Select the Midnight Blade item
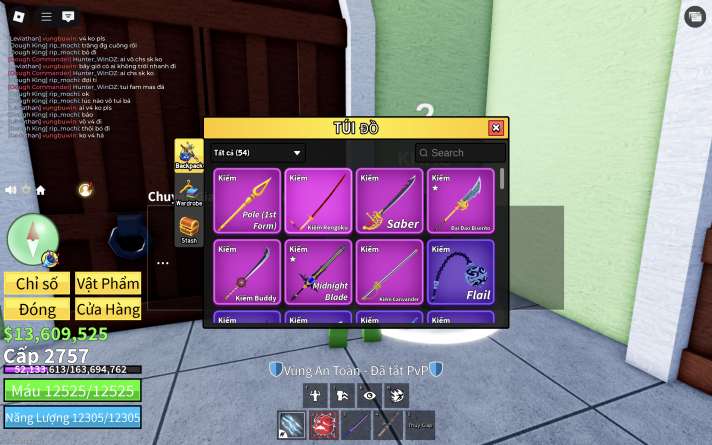This screenshot has height=445, width=712. click(x=318, y=272)
